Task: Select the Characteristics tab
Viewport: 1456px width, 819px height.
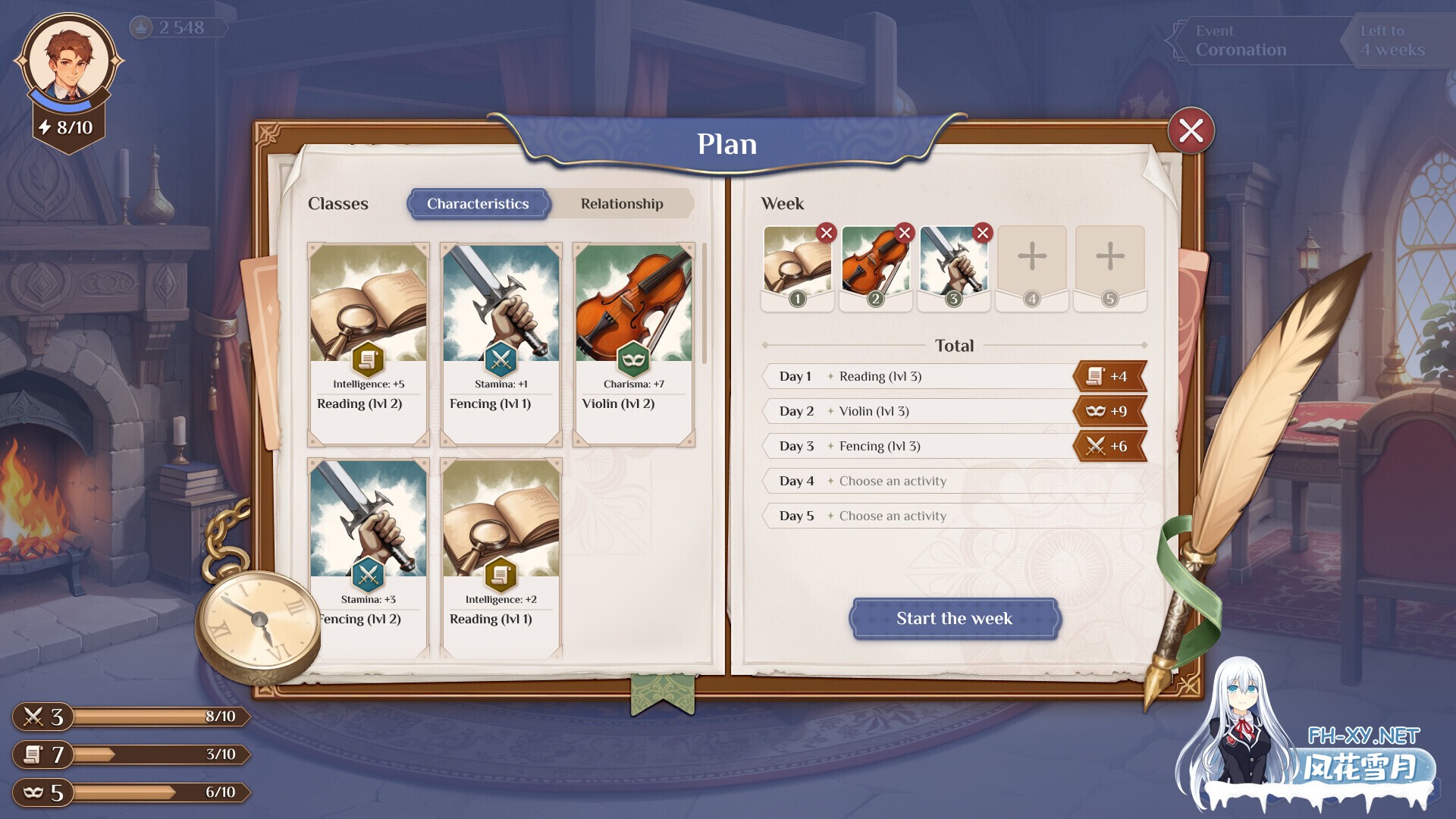Action: (x=478, y=204)
